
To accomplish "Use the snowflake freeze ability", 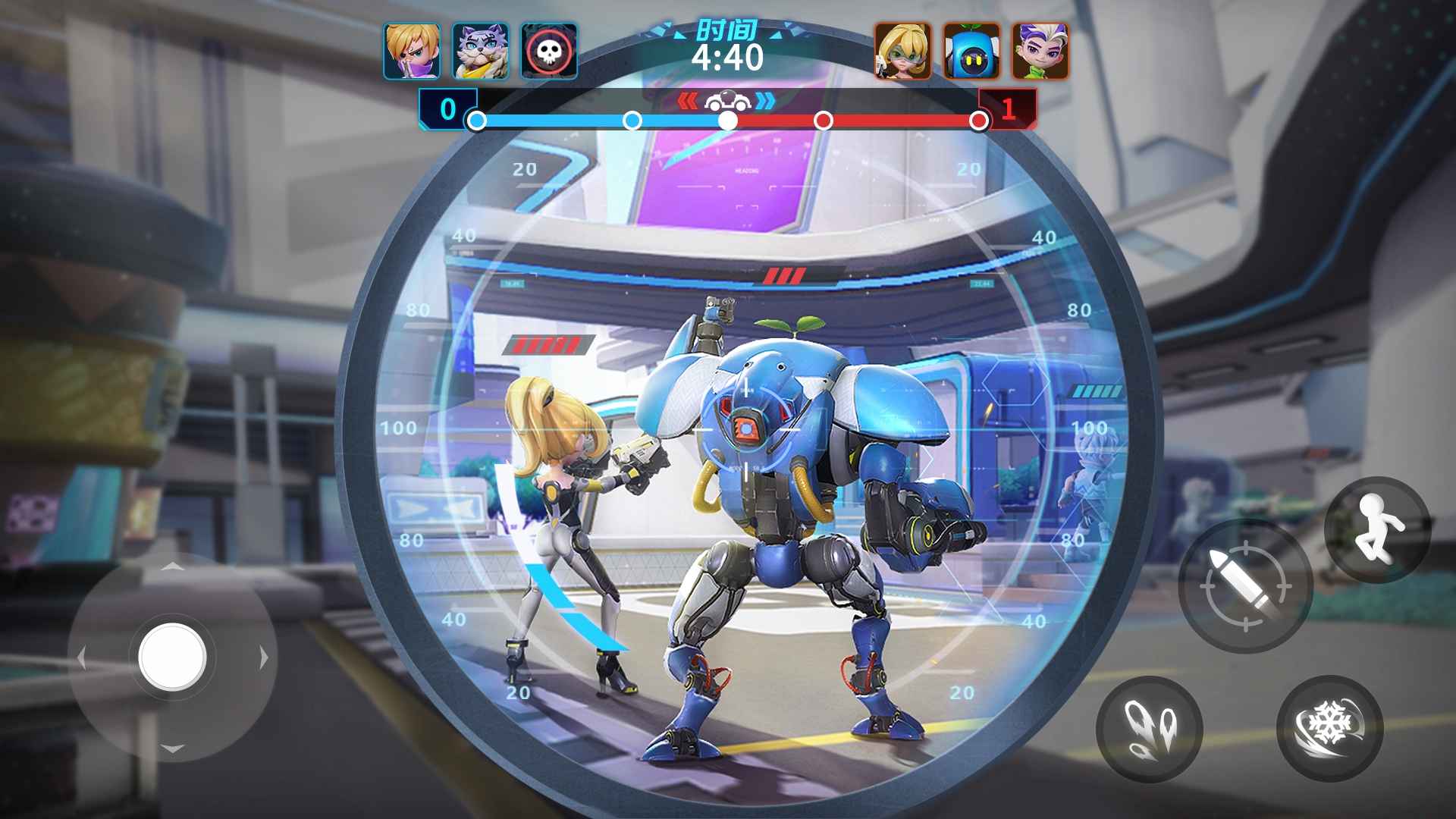I will pos(1330,728).
